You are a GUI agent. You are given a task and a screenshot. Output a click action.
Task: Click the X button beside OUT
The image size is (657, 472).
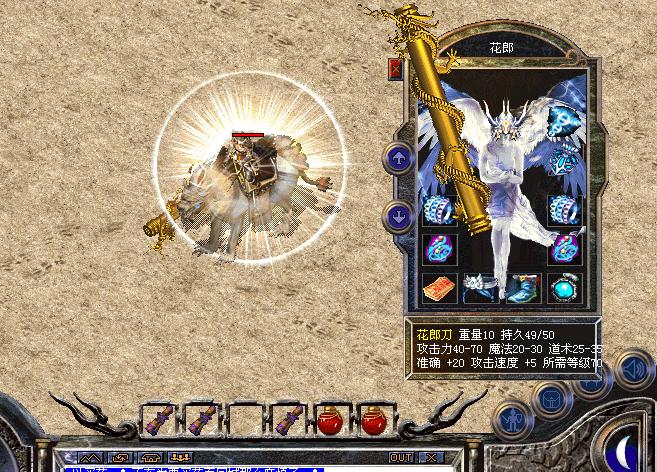click(430, 456)
